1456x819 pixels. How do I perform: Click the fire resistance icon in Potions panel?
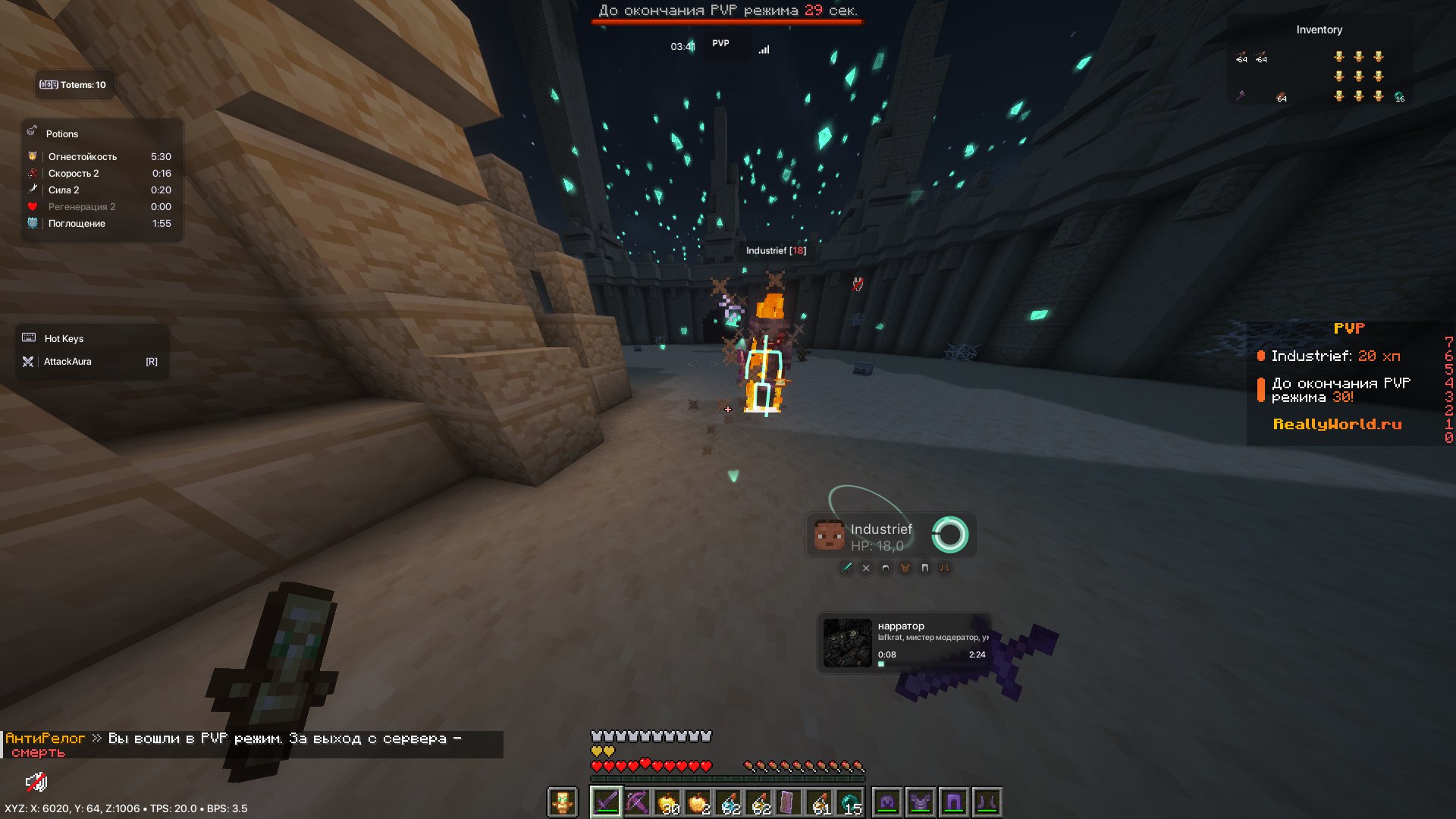(x=32, y=157)
